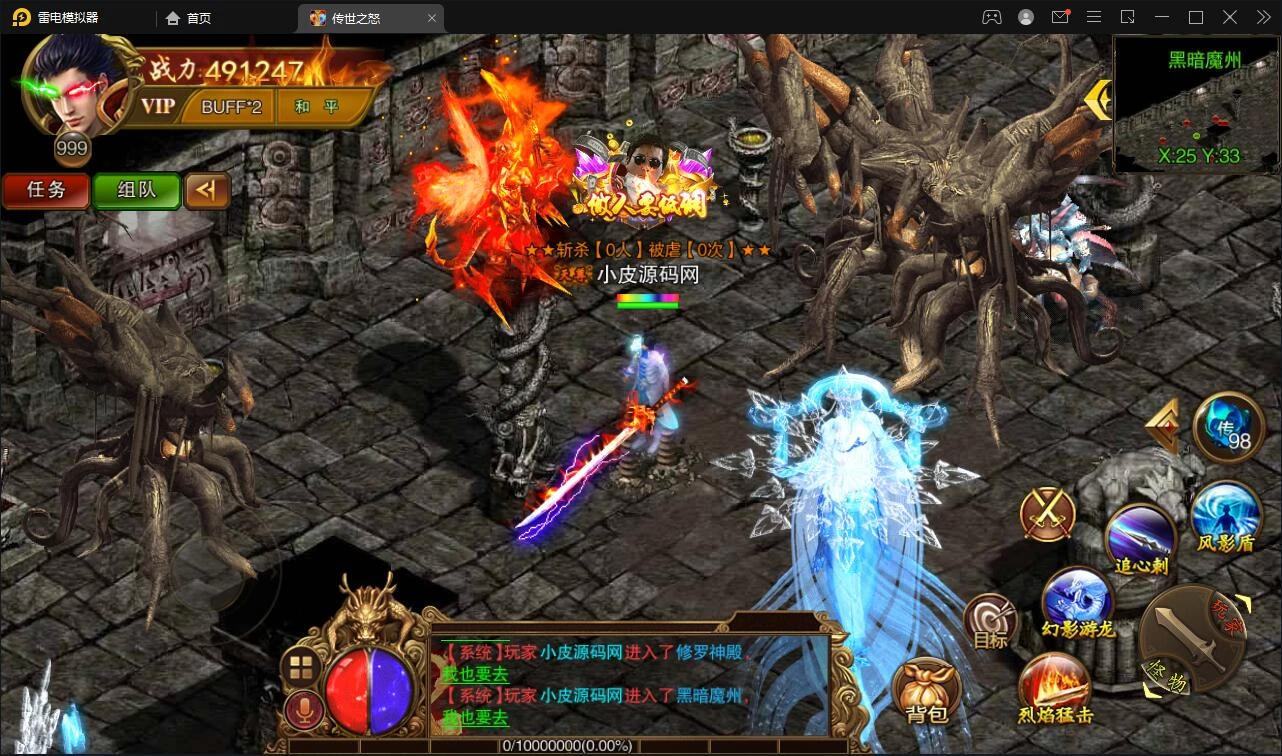1282x756 pixels.
Task: Open the 黑暗魔州 minimap
Action: pyautogui.click(x=1196, y=103)
